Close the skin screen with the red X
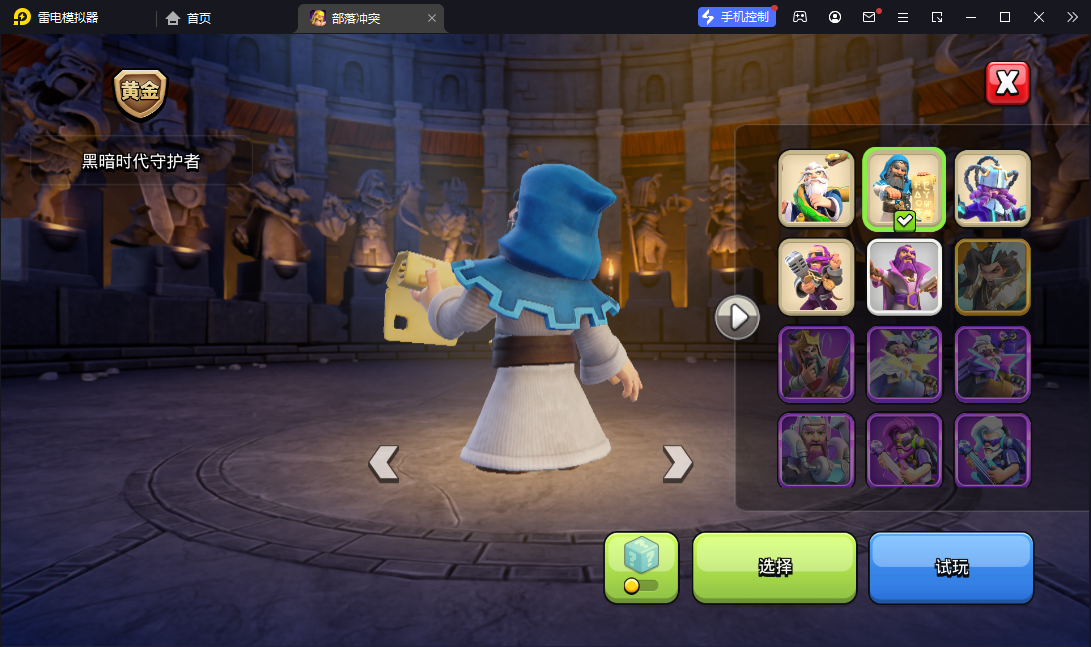The image size is (1091, 647). pos(1007,84)
